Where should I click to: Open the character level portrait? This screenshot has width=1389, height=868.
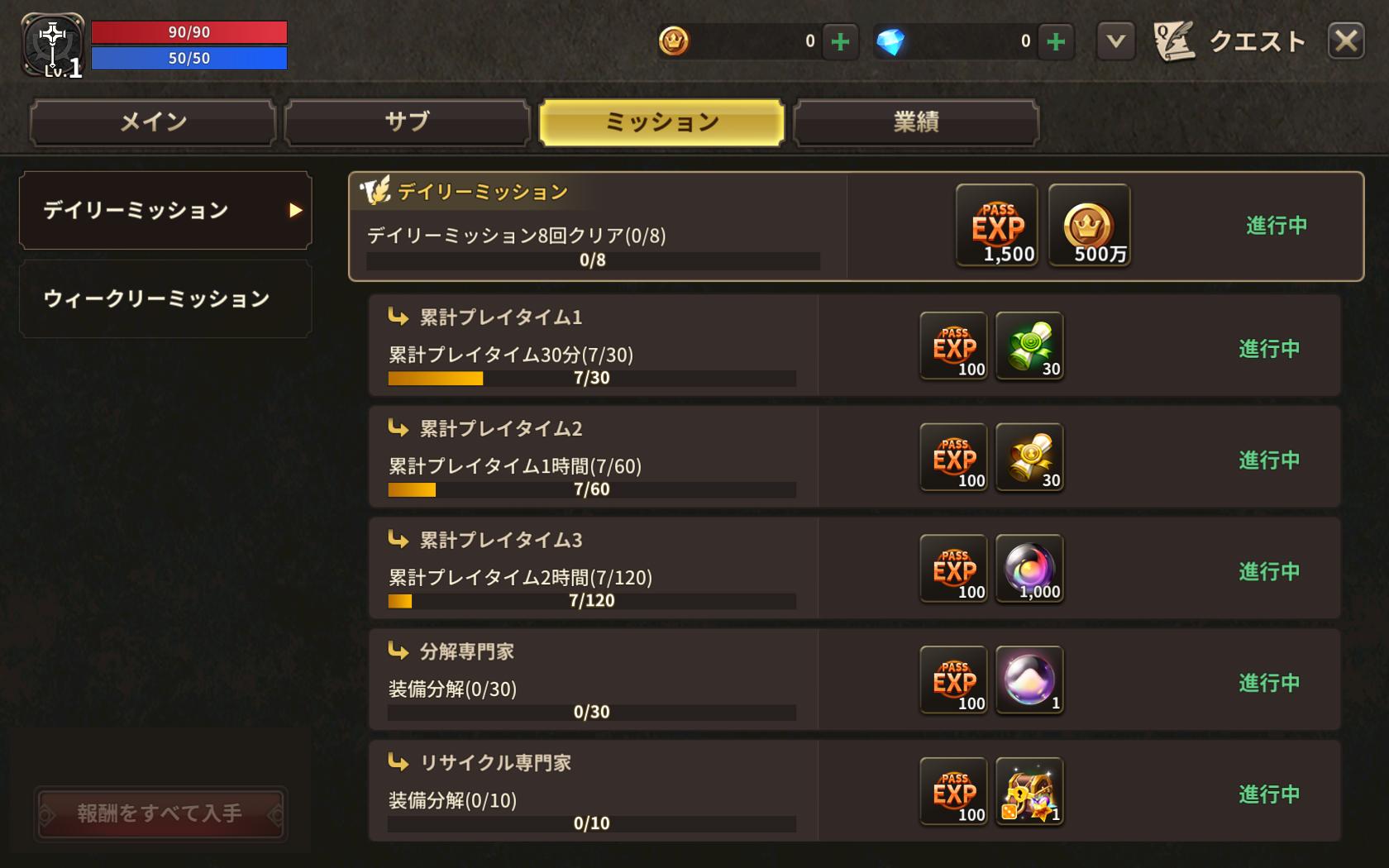coord(52,45)
